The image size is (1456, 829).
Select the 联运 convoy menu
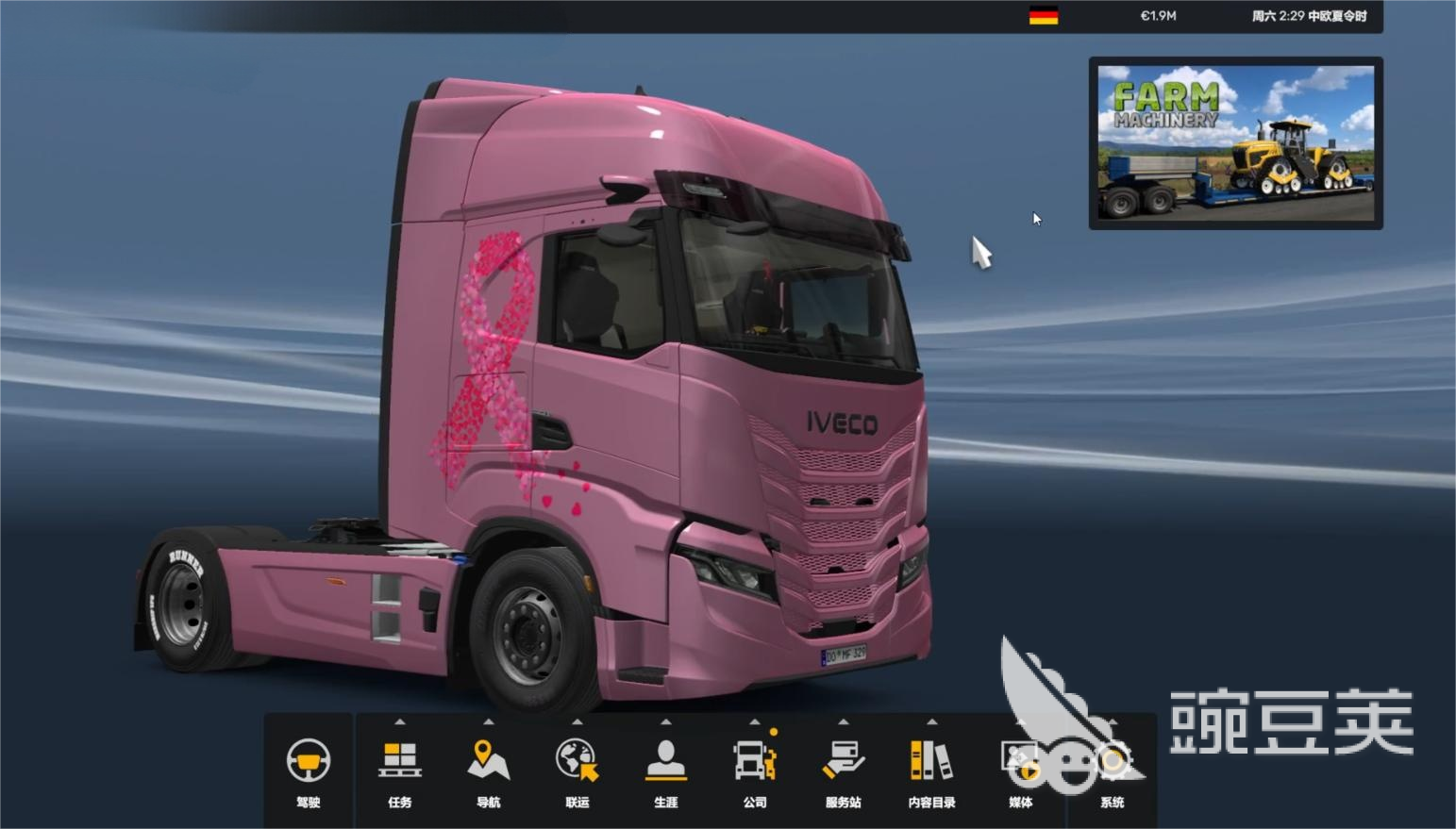click(577, 770)
